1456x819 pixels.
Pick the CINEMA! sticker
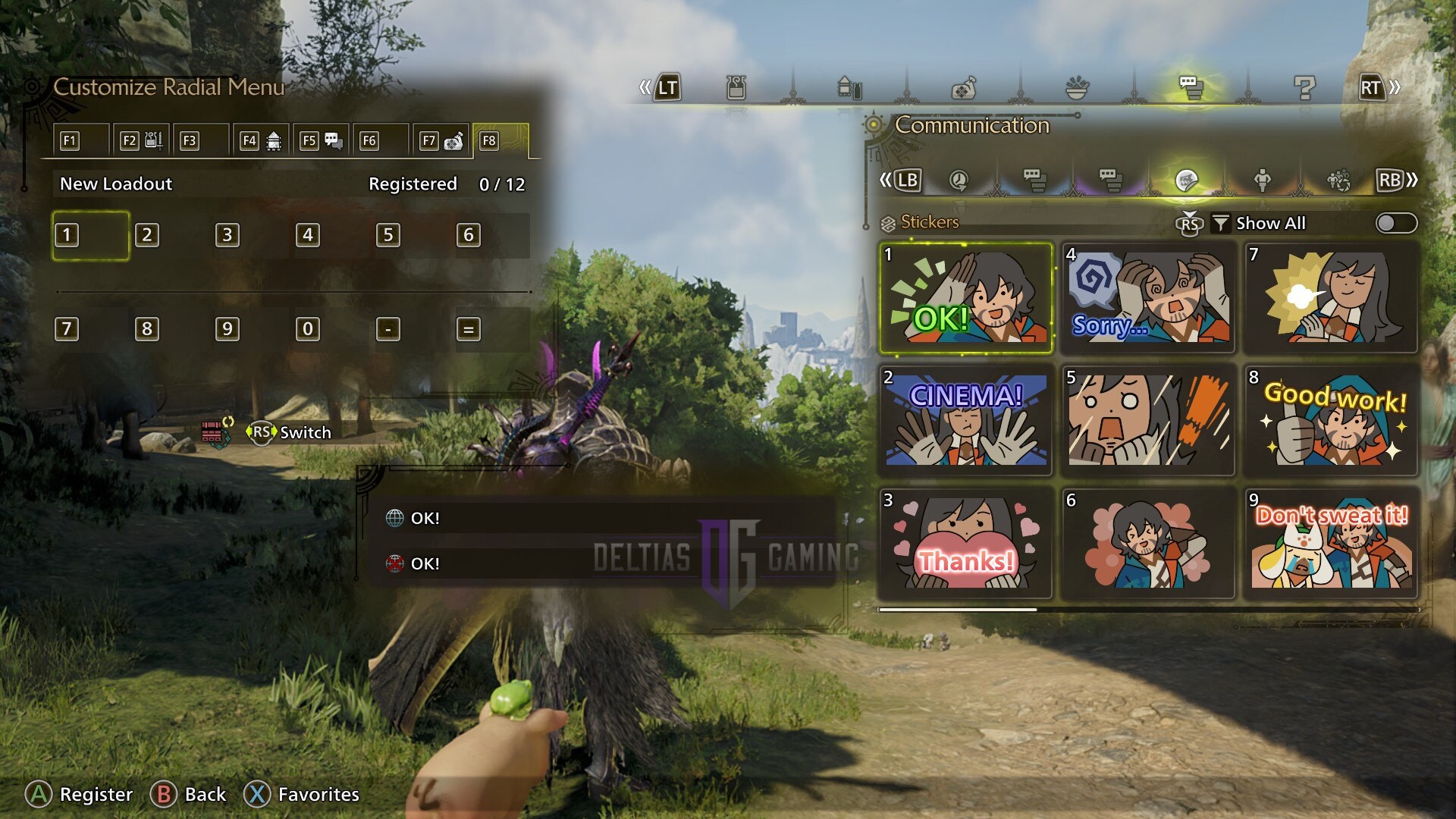[965, 421]
